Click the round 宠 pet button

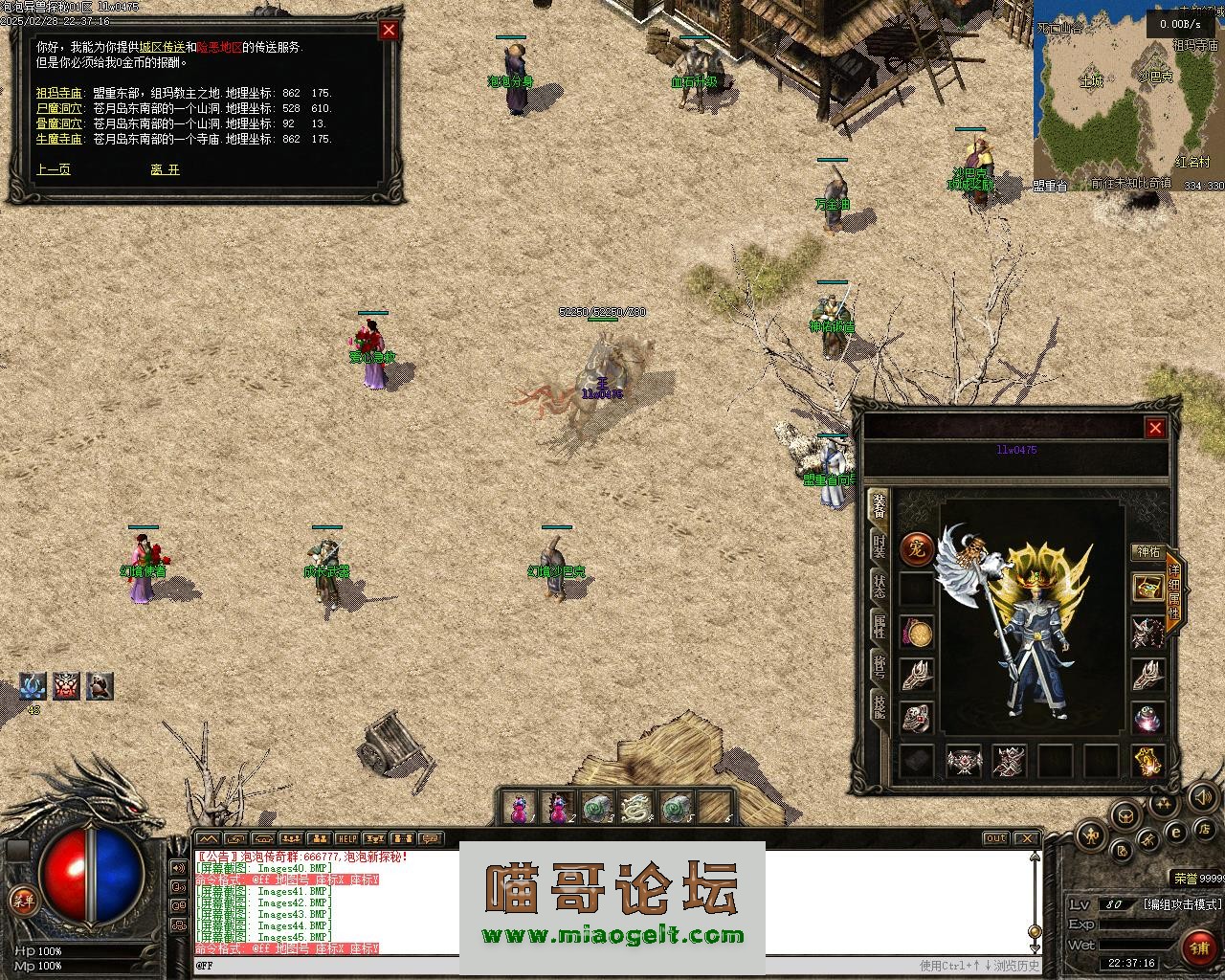(917, 548)
